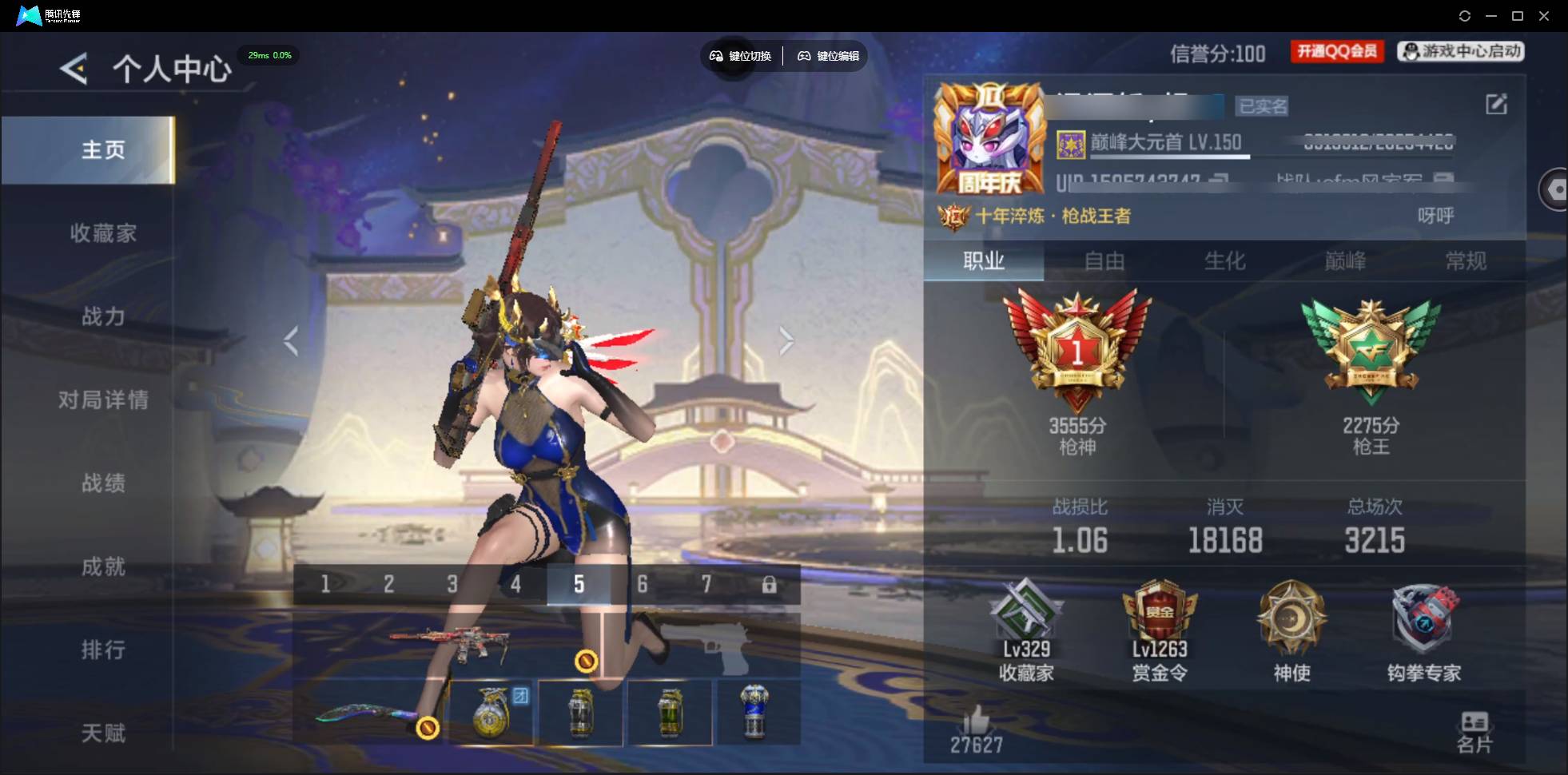Select the 常规 stats tab
Viewport: 1568px width, 775px height.
pyautogui.click(x=1466, y=261)
